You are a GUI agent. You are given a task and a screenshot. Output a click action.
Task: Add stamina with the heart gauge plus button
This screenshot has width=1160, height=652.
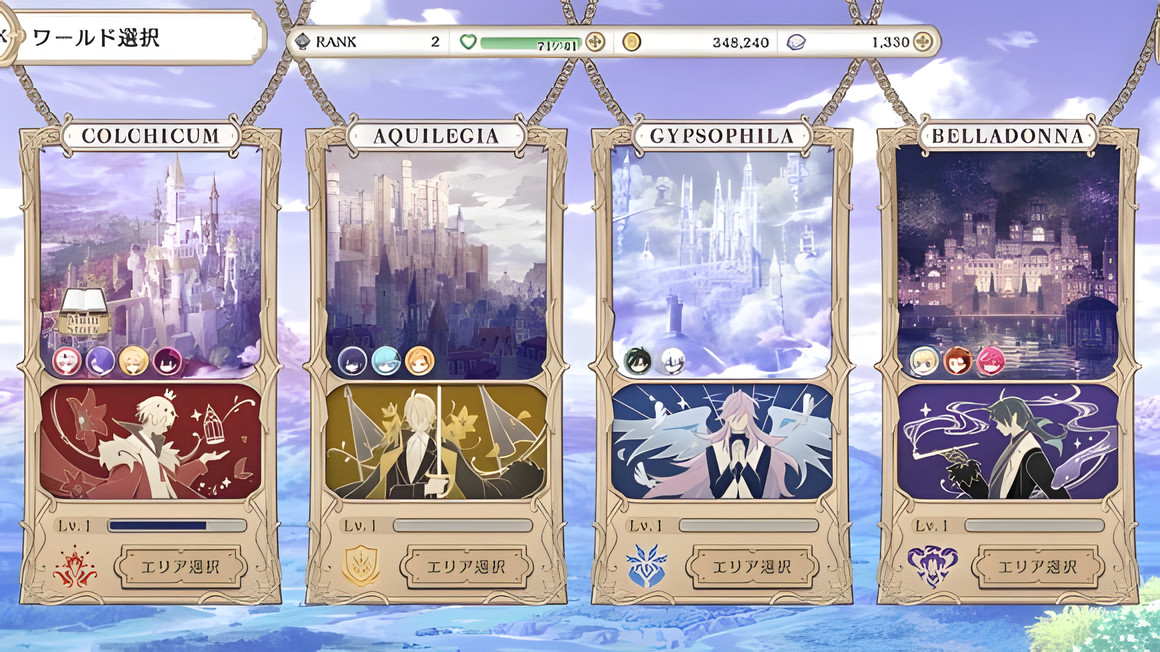pos(595,42)
